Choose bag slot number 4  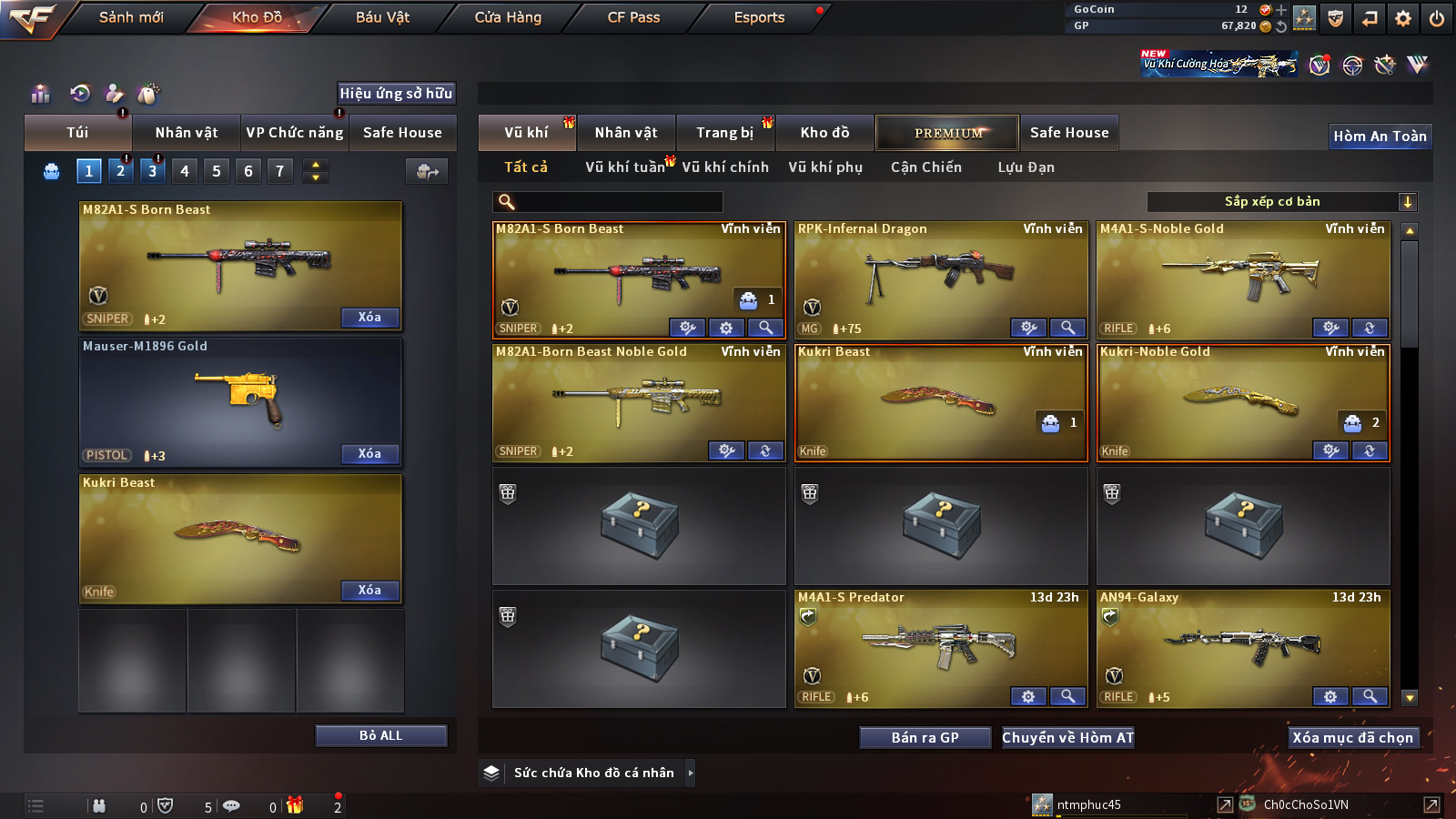185,171
